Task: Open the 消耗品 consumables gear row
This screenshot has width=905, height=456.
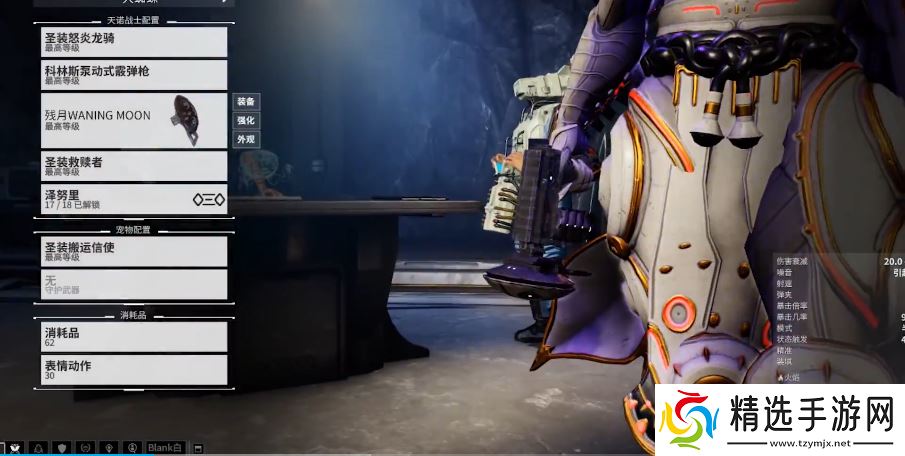Action: click(134, 337)
